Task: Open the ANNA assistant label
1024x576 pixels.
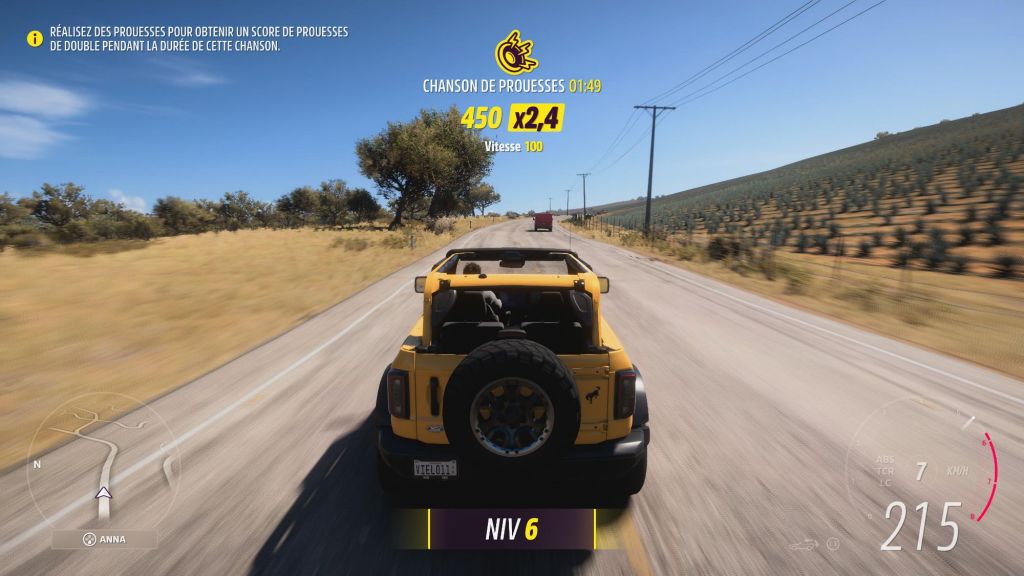Action: (104, 539)
